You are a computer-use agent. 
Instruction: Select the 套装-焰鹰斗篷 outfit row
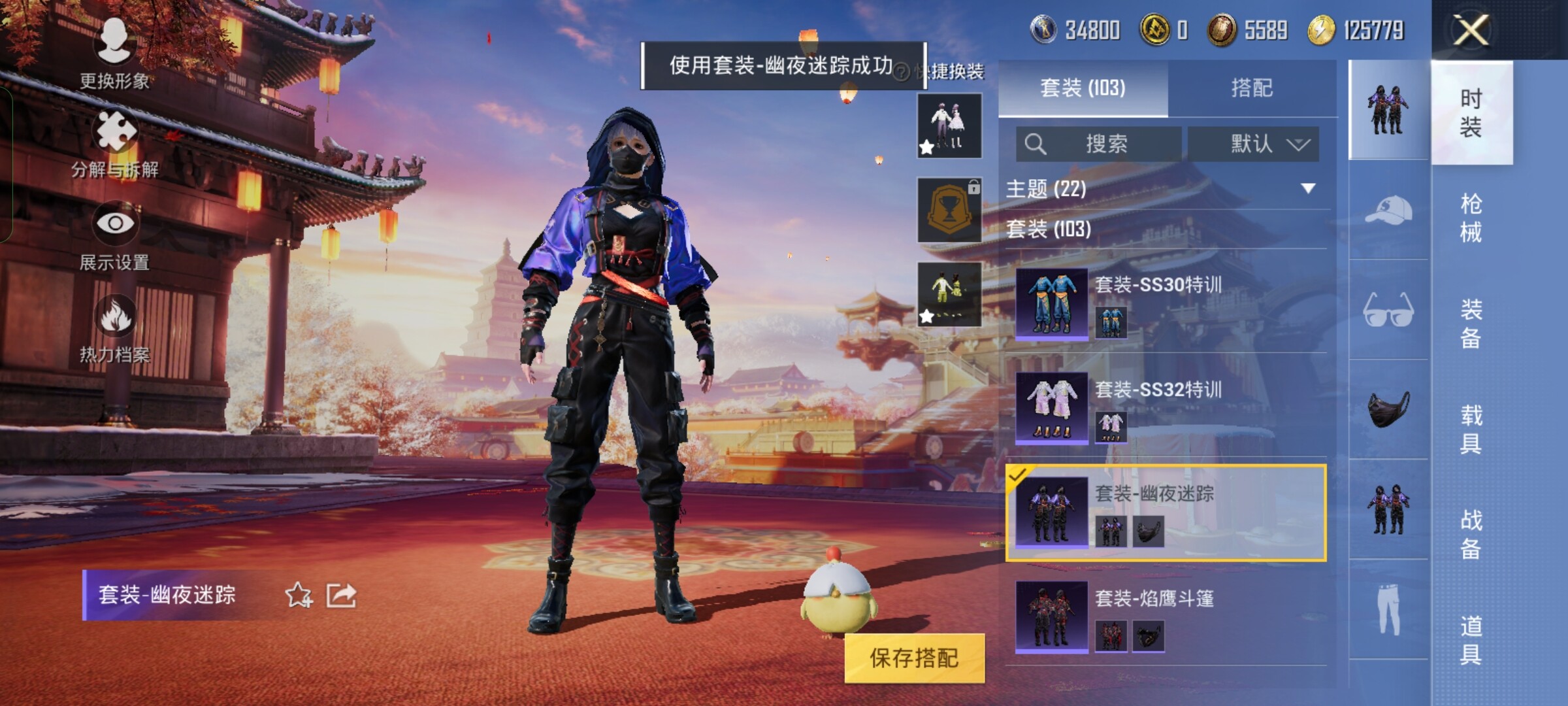pos(1167,617)
